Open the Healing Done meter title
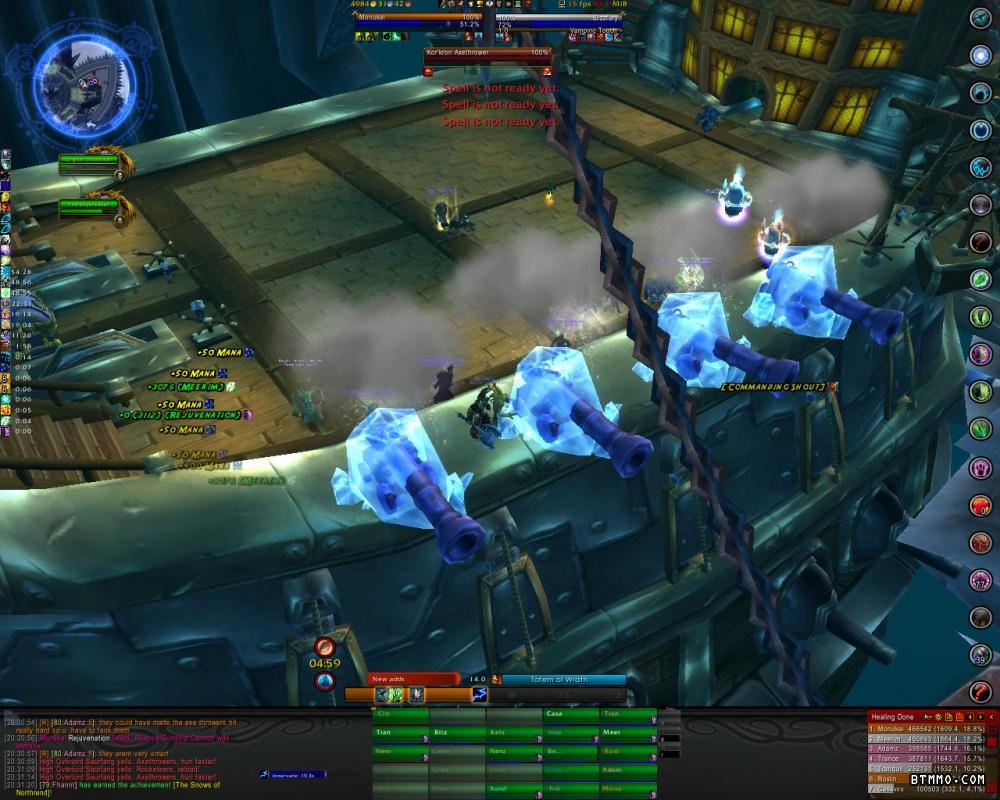This screenshot has height=800, width=1000. (894, 717)
